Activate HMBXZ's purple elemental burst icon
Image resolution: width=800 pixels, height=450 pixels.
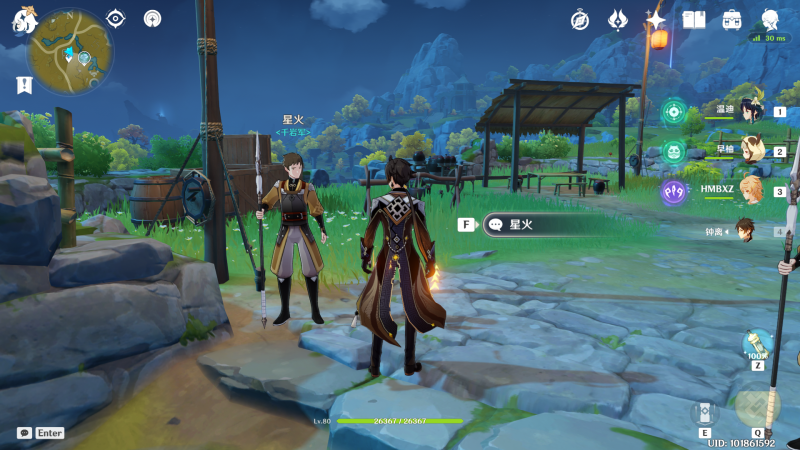point(674,190)
